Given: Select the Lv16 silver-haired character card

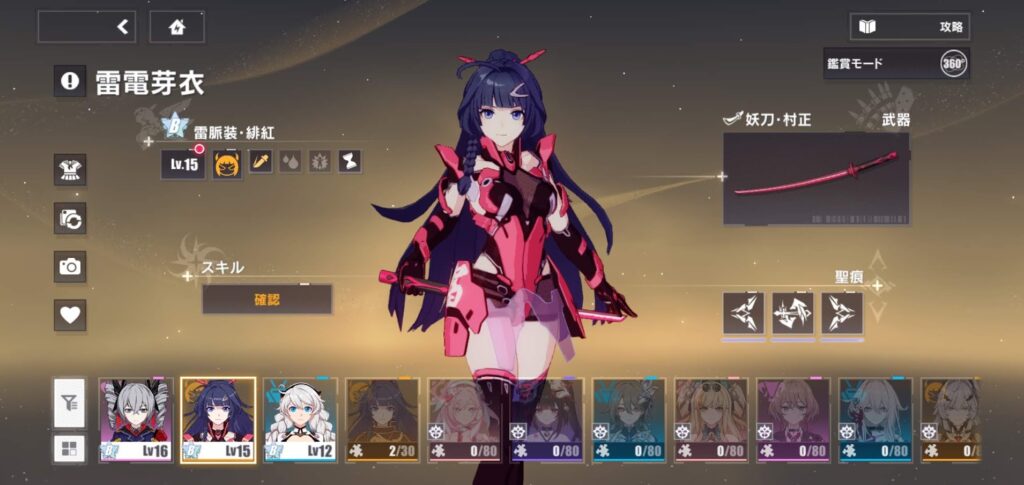Looking at the screenshot, I should tap(136, 420).
